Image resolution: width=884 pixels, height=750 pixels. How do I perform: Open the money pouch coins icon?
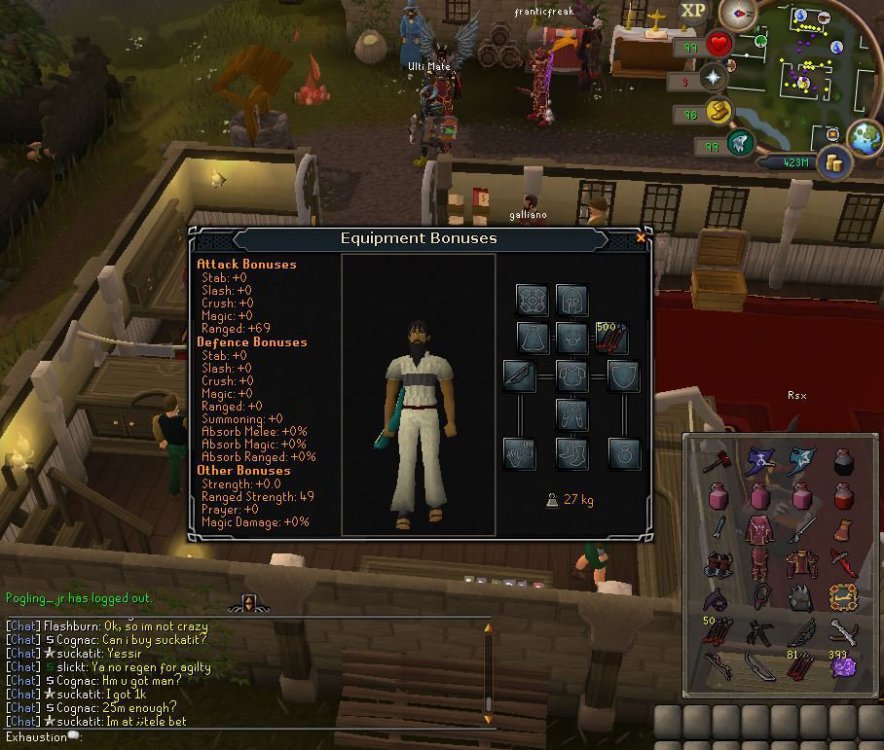(832, 163)
